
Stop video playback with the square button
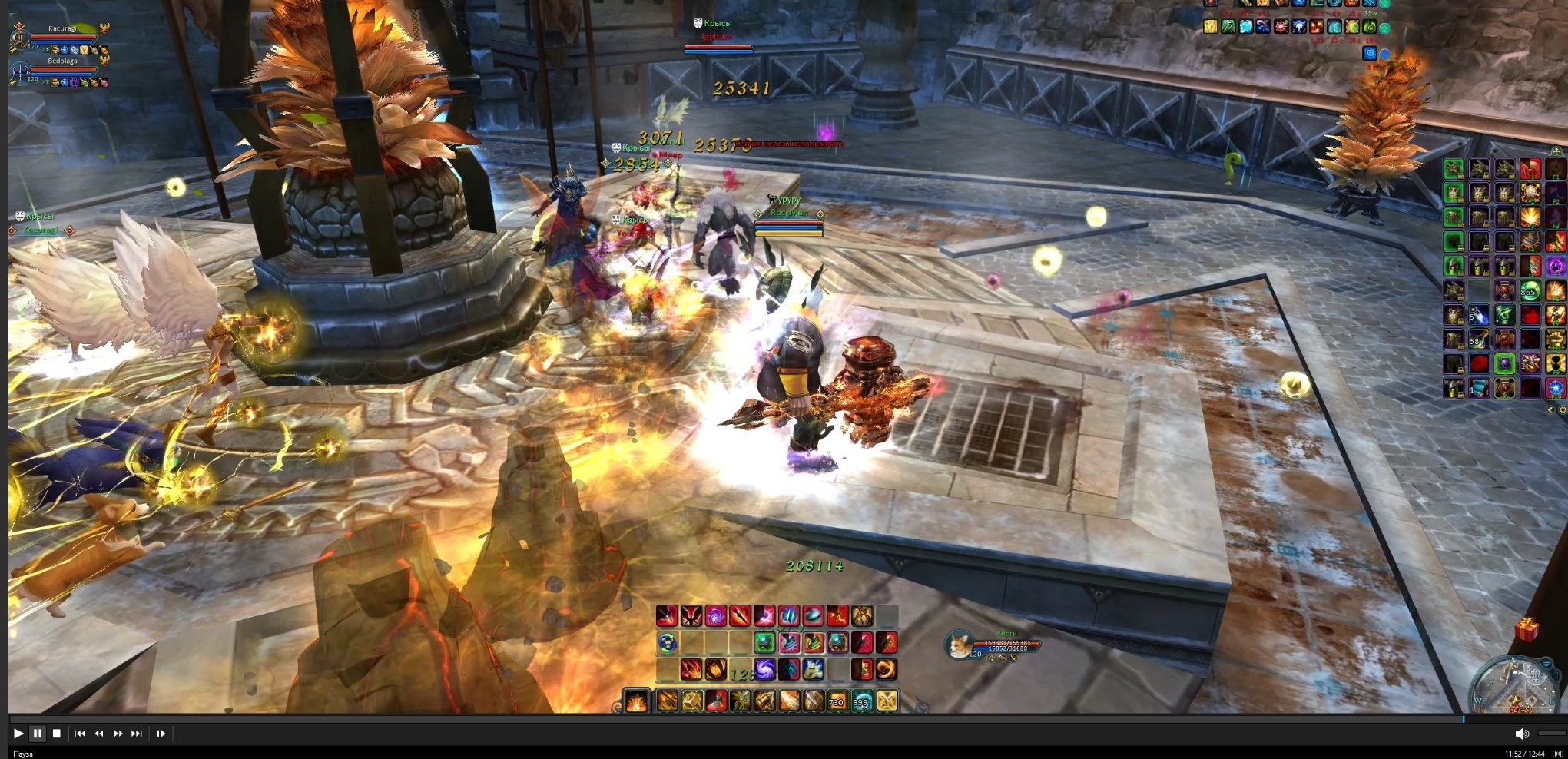(x=56, y=734)
